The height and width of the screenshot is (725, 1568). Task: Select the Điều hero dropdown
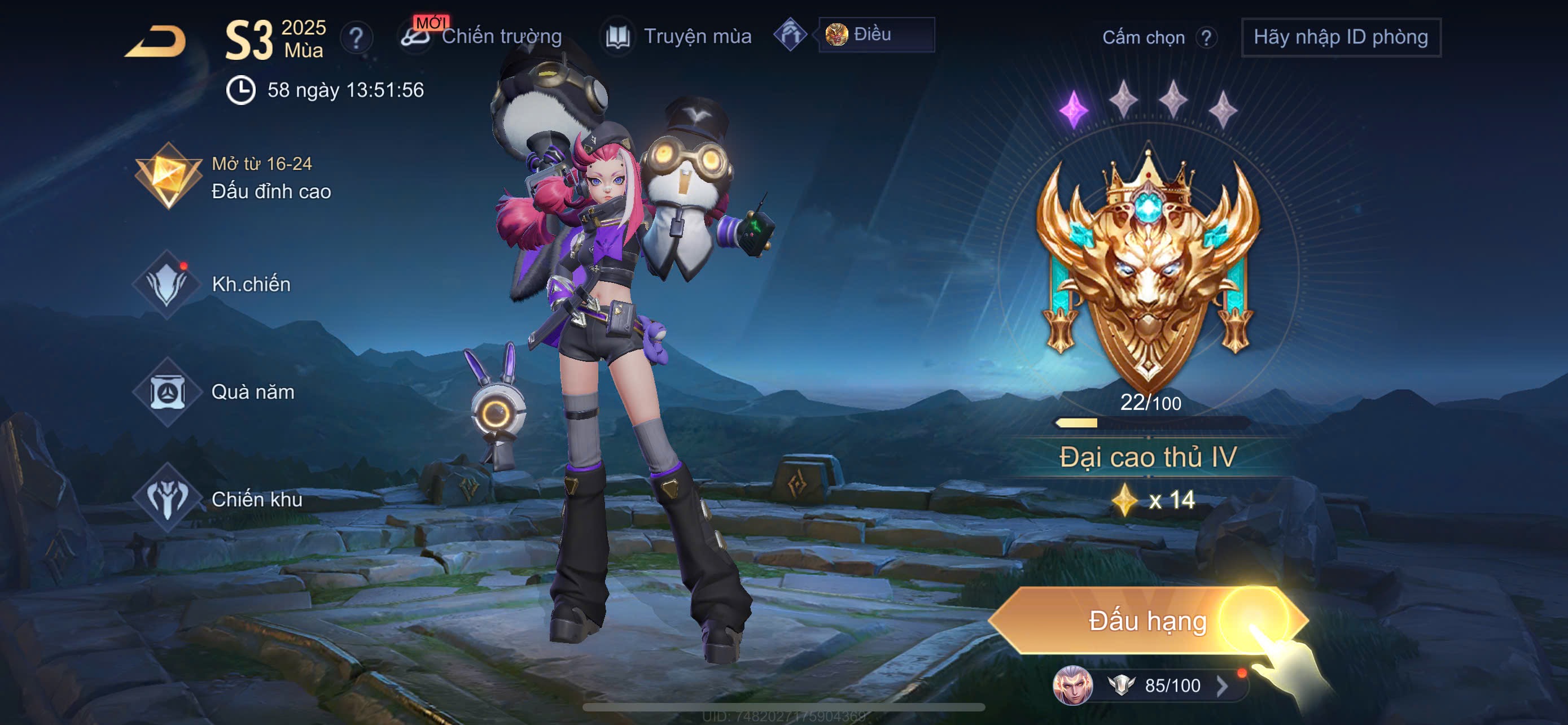[875, 34]
